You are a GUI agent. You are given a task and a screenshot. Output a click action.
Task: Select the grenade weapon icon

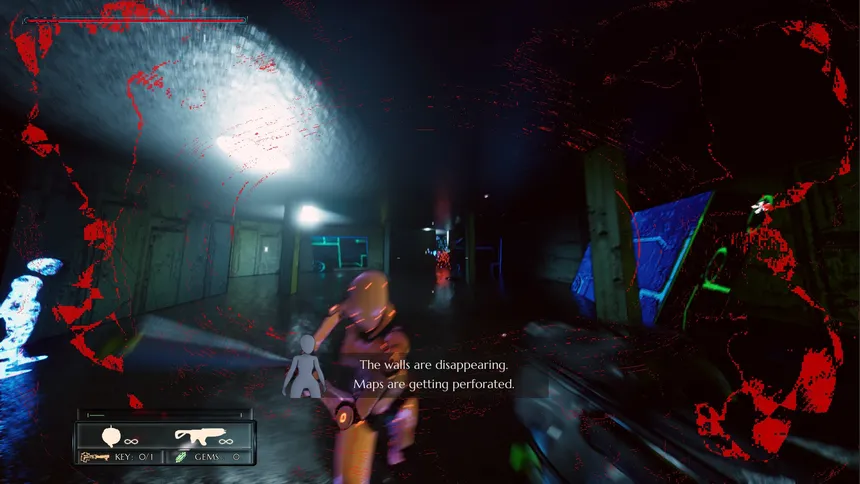pyautogui.click(x=112, y=437)
